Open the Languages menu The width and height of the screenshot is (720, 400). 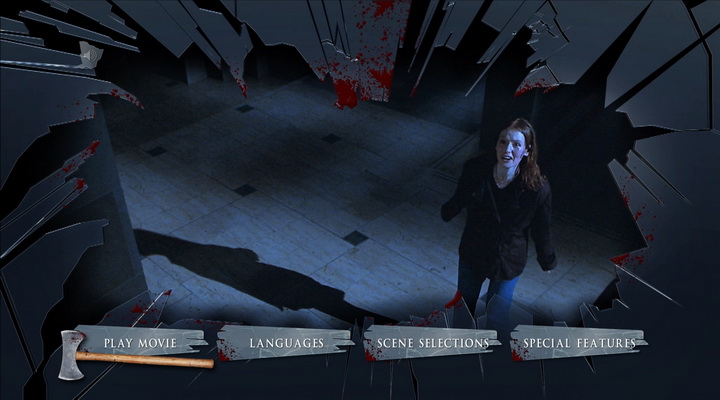(286, 343)
